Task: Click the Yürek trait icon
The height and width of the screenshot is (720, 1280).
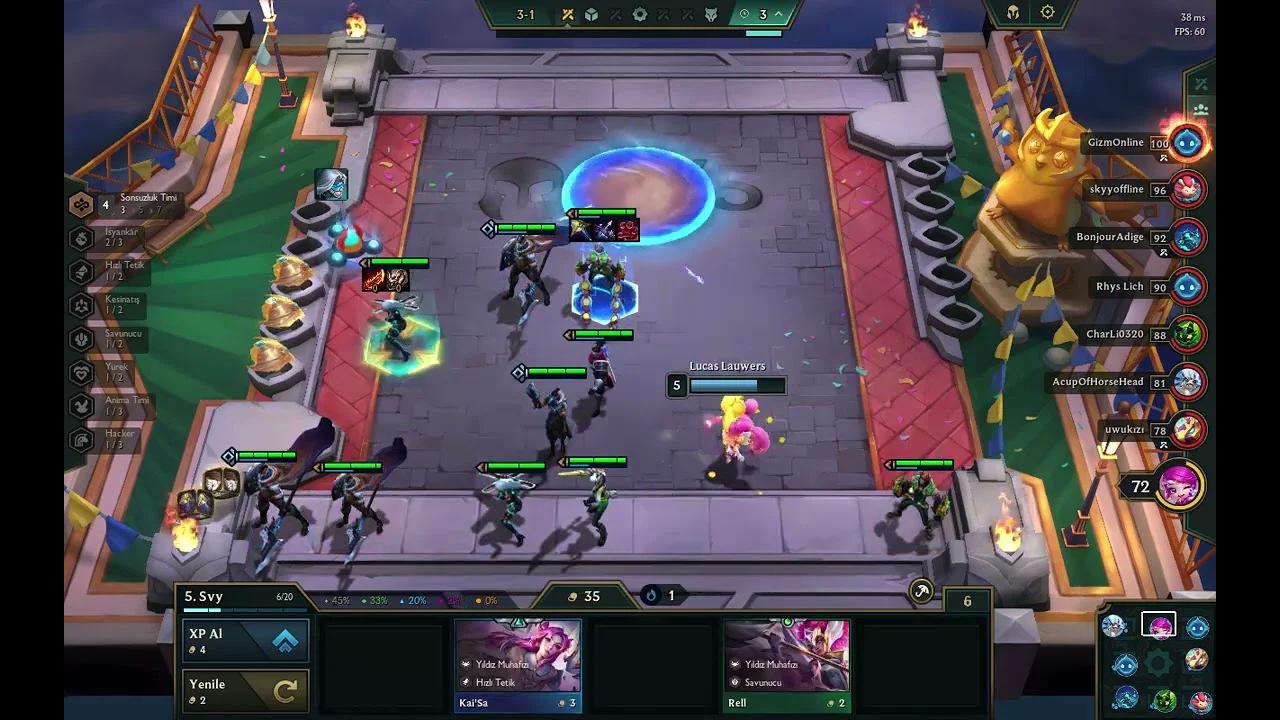Action: [82, 372]
